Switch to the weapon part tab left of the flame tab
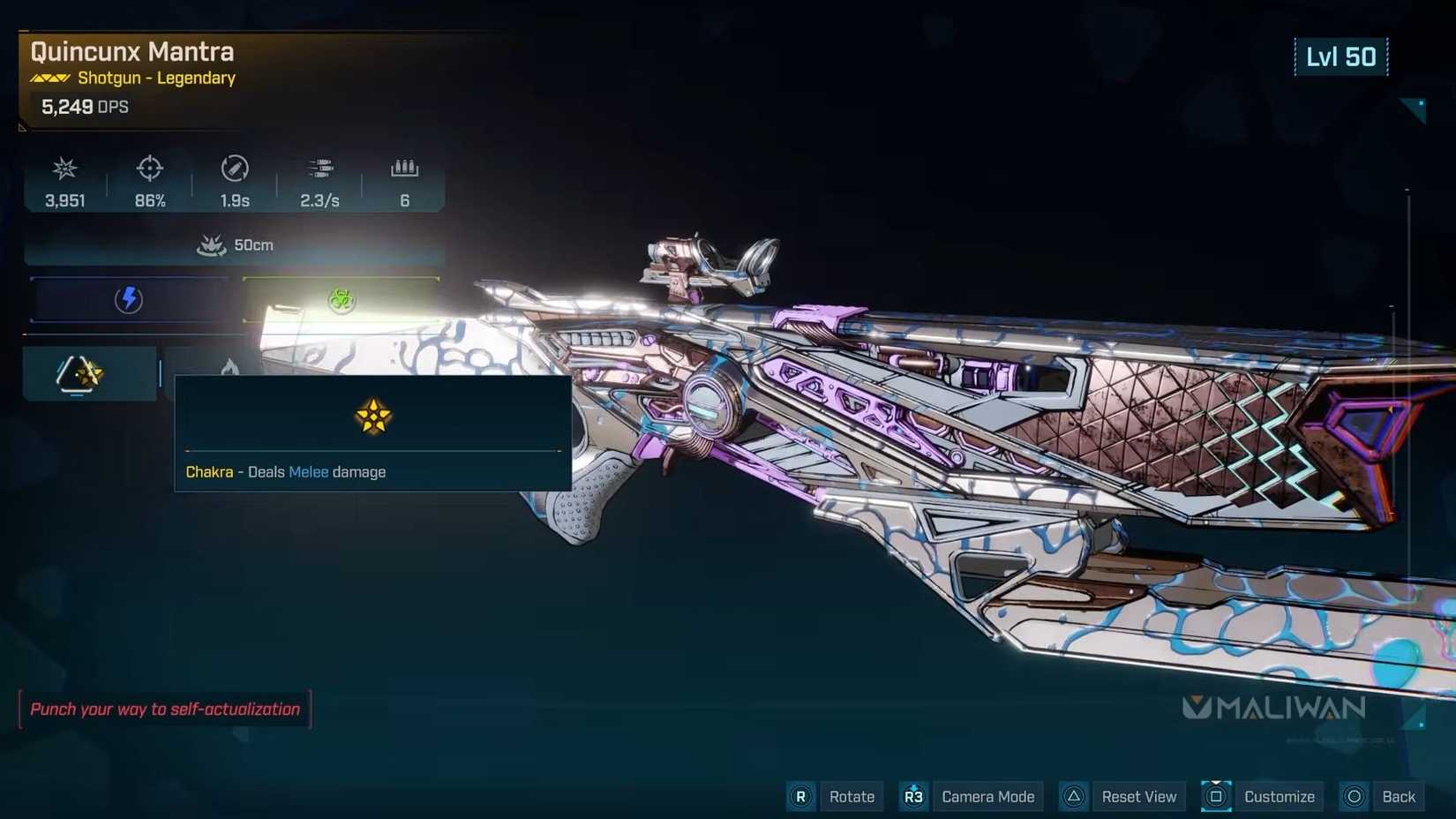Viewport: 1456px width, 819px height. pyautogui.click(x=81, y=372)
